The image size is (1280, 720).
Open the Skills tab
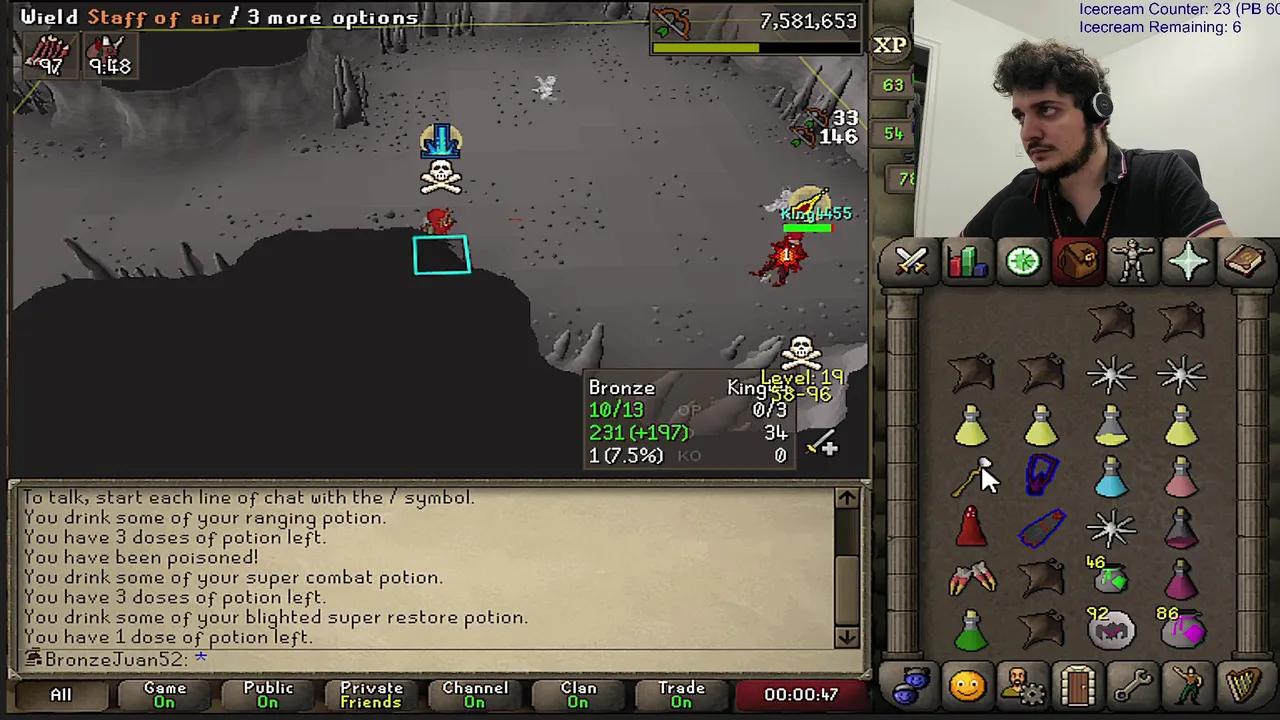click(x=966, y=262)
